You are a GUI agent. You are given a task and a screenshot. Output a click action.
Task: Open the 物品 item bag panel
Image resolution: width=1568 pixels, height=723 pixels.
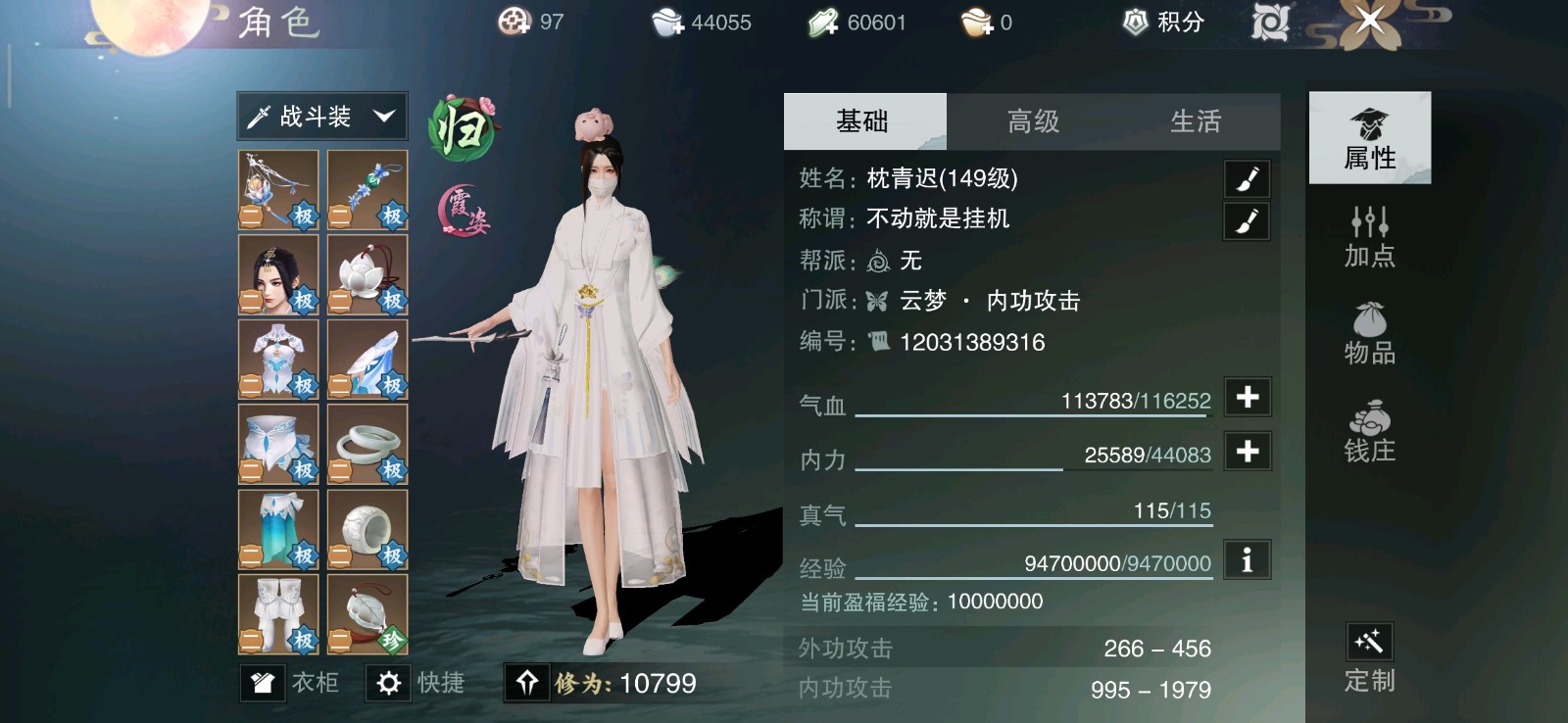point(1369,333)
